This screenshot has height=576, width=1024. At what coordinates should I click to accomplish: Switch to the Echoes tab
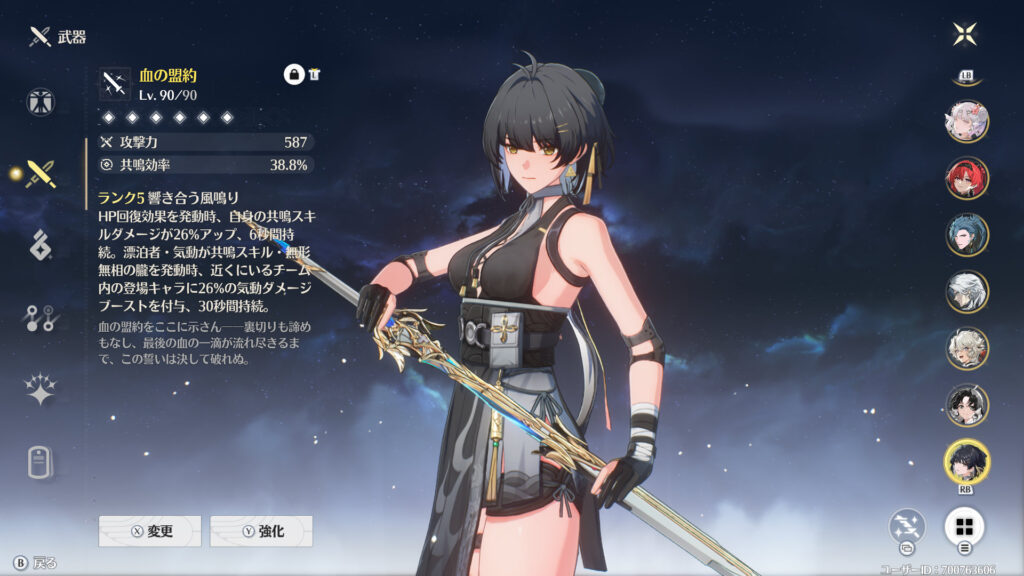pyautogui.click(x=41, y=245)
